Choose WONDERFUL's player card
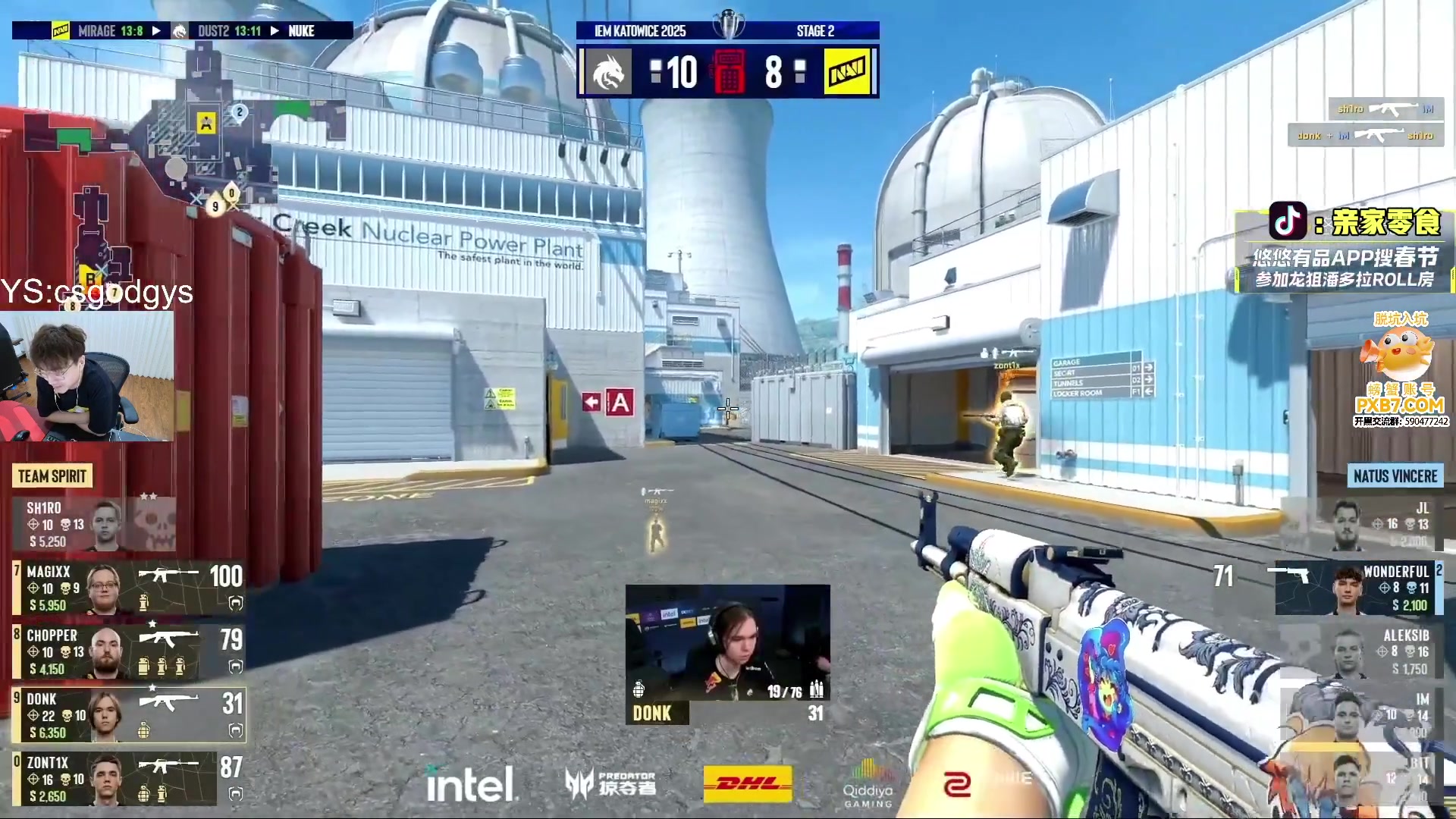This screenshot has width=1456, height=819. [1357, 588]
